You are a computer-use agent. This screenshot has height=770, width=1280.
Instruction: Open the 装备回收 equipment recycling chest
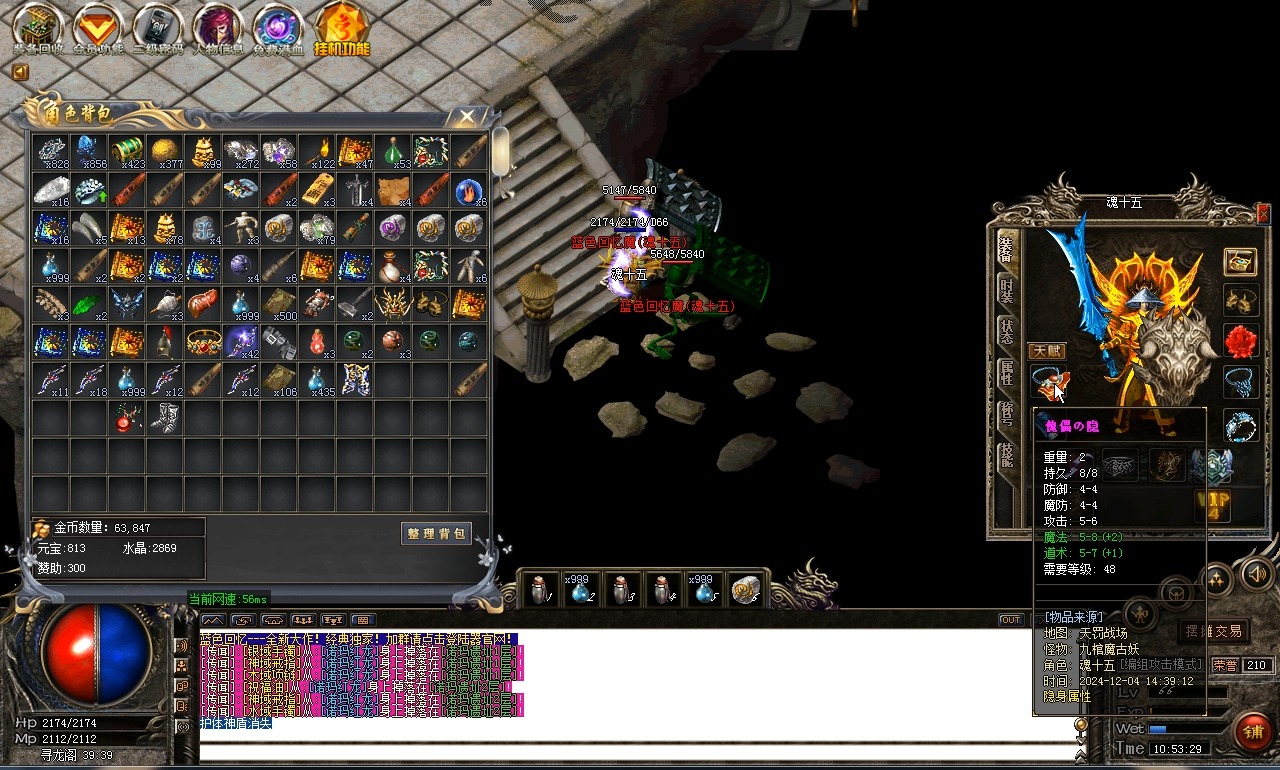point(38,27)
